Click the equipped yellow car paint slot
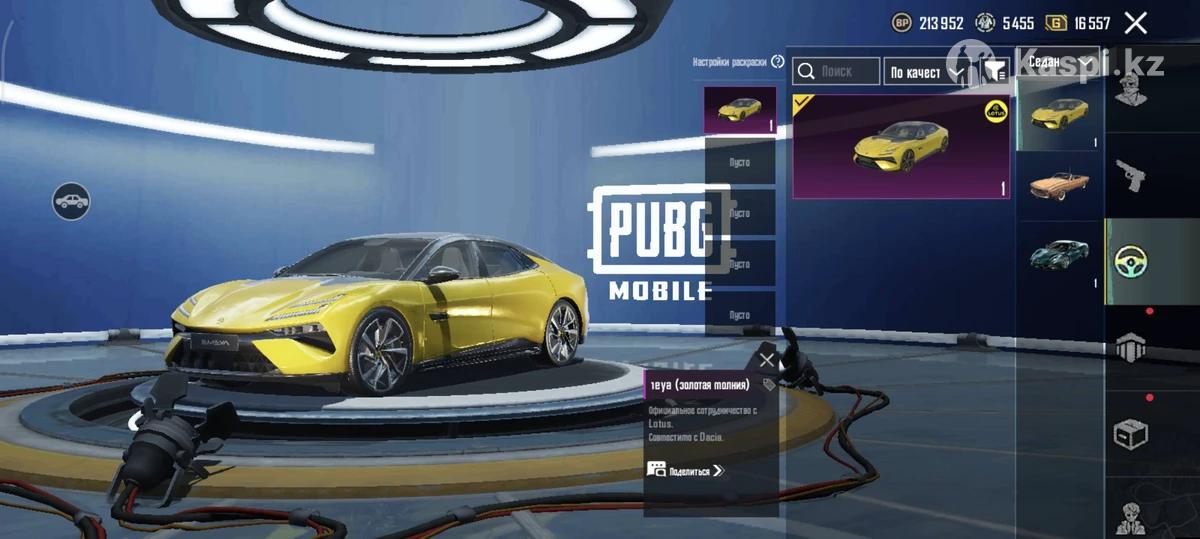 tap(739, 110)
